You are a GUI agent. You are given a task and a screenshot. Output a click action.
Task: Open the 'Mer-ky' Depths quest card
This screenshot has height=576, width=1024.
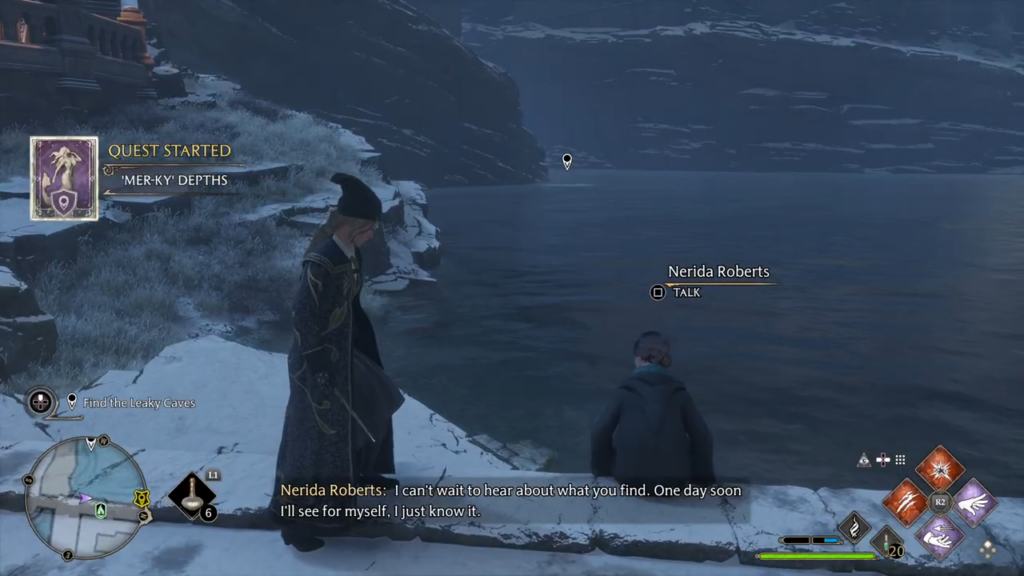64,178
